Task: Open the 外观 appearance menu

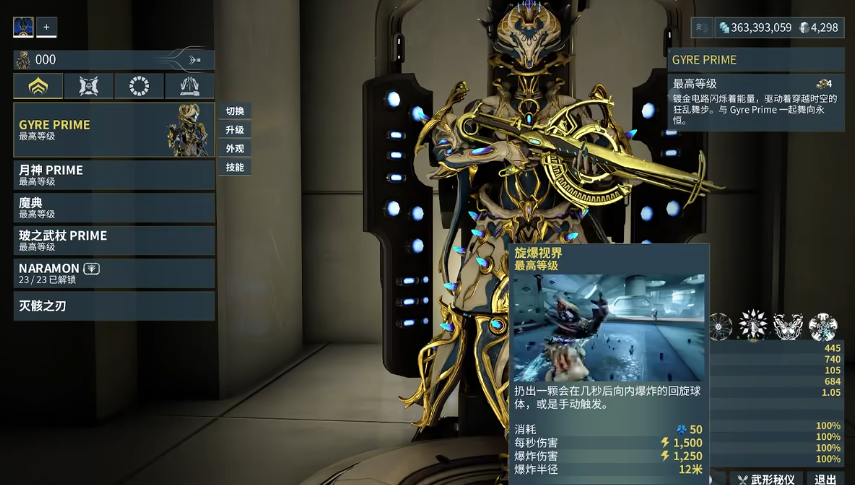Action: click(235, 149)
